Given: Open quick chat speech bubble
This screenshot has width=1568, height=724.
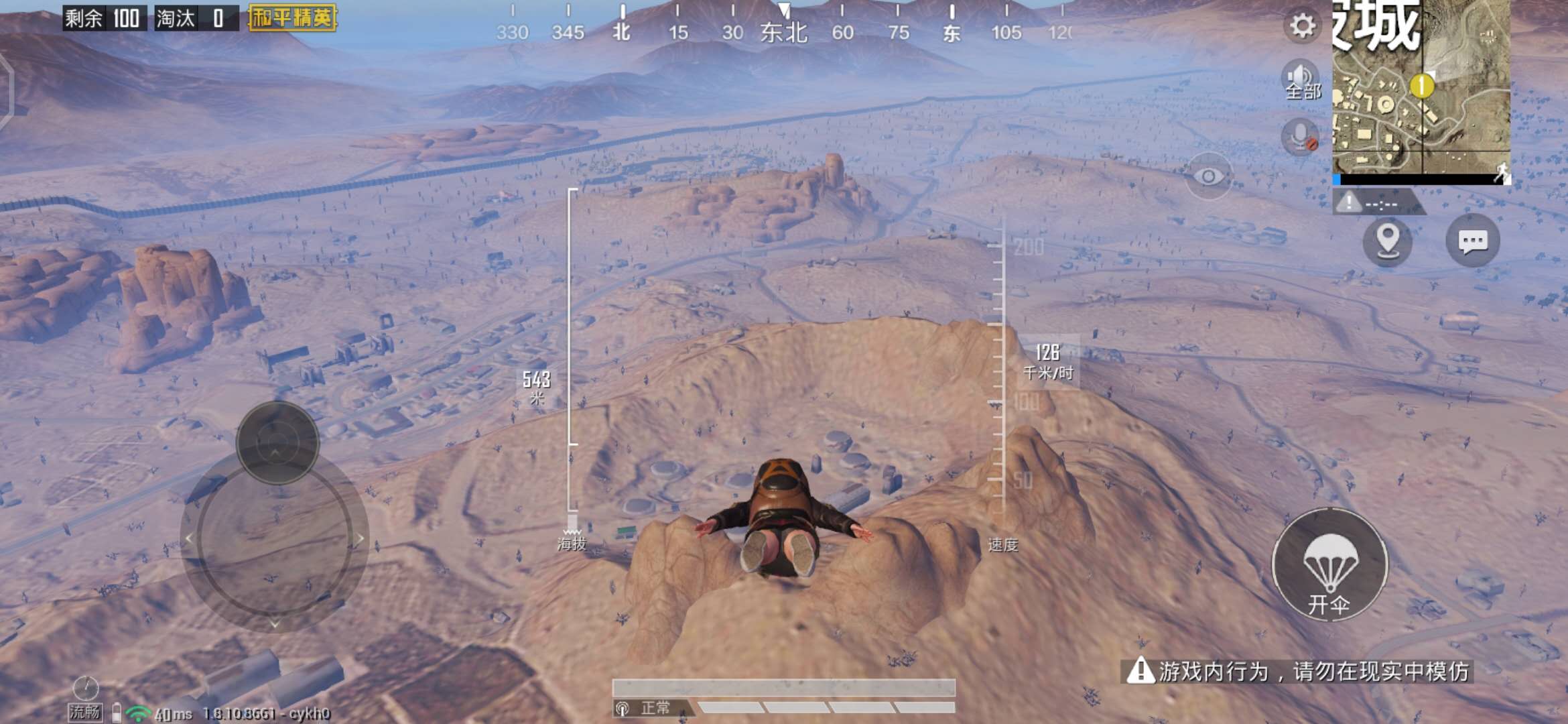Looking at the screenshot, I should pyautogui.click(x=1472, y=241).
